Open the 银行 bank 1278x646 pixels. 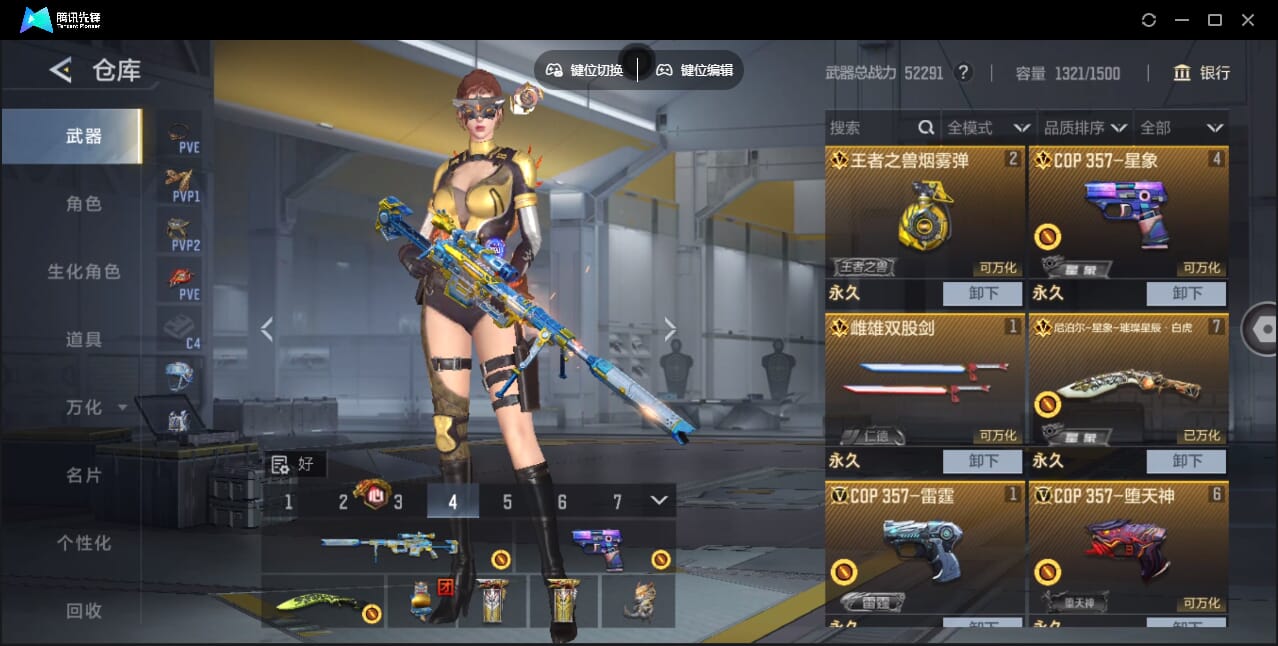(x=1202, y=73)
